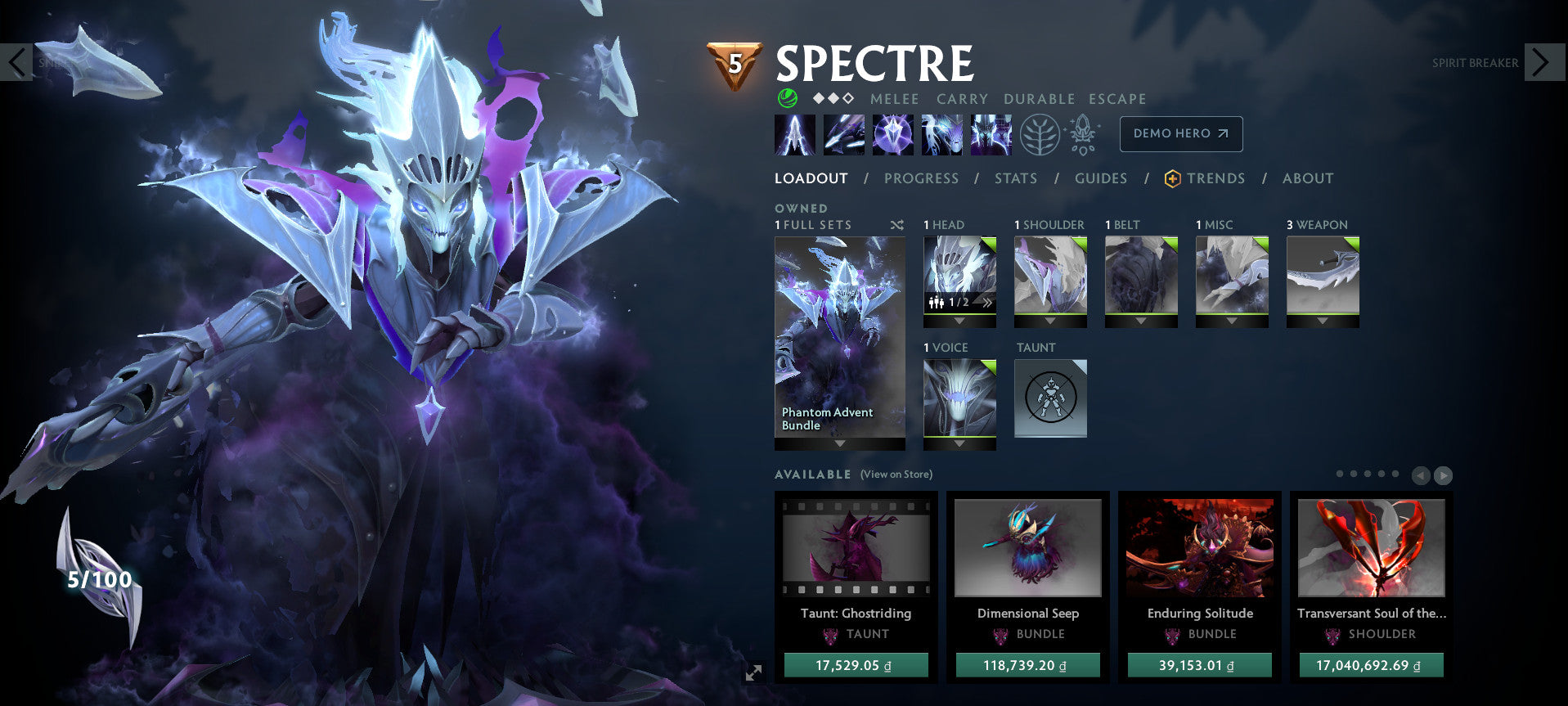Open the View on Store link

click(x=896, y=474)
